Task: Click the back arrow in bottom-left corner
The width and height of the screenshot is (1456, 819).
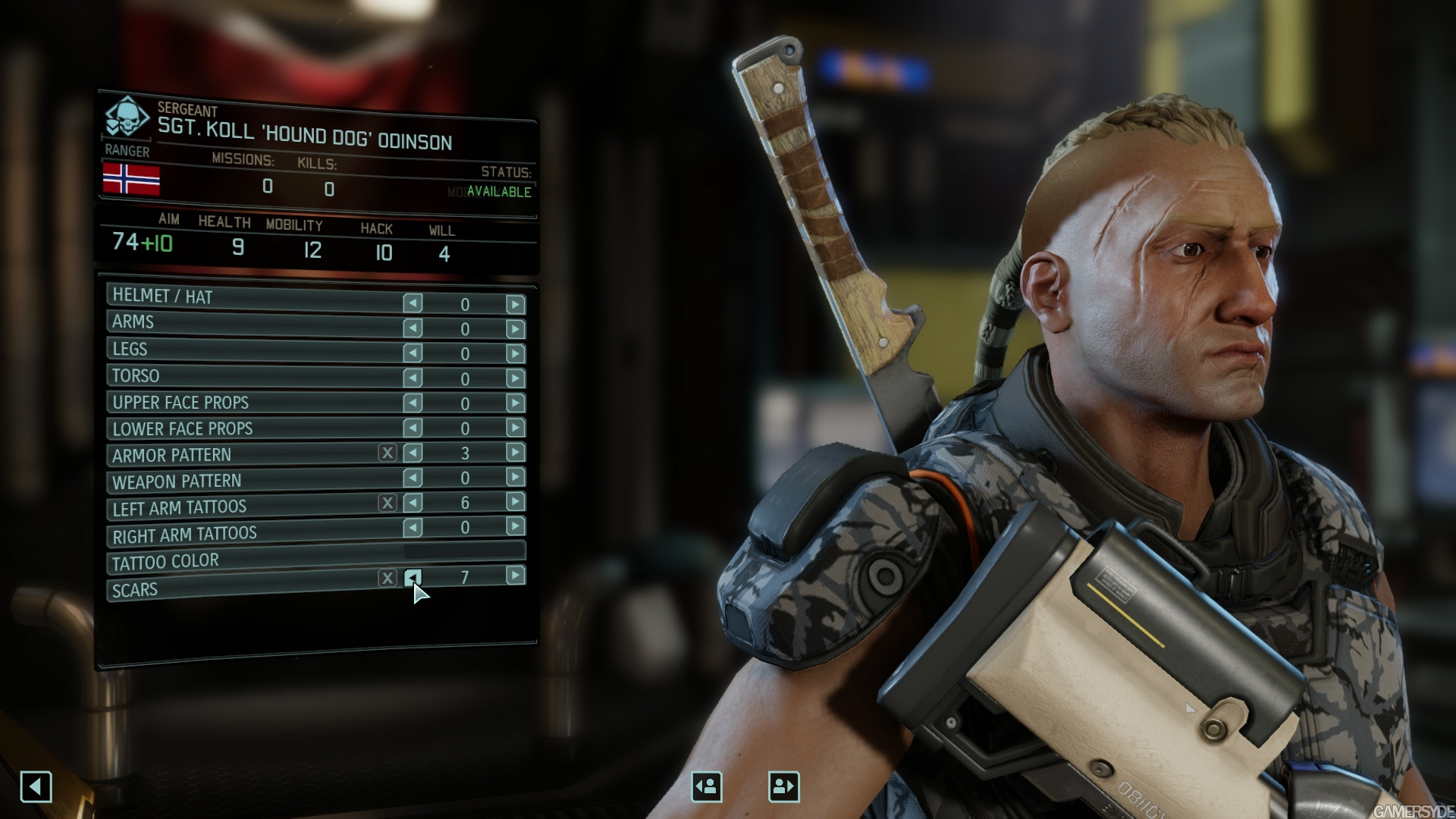Action: click(37, 786)
